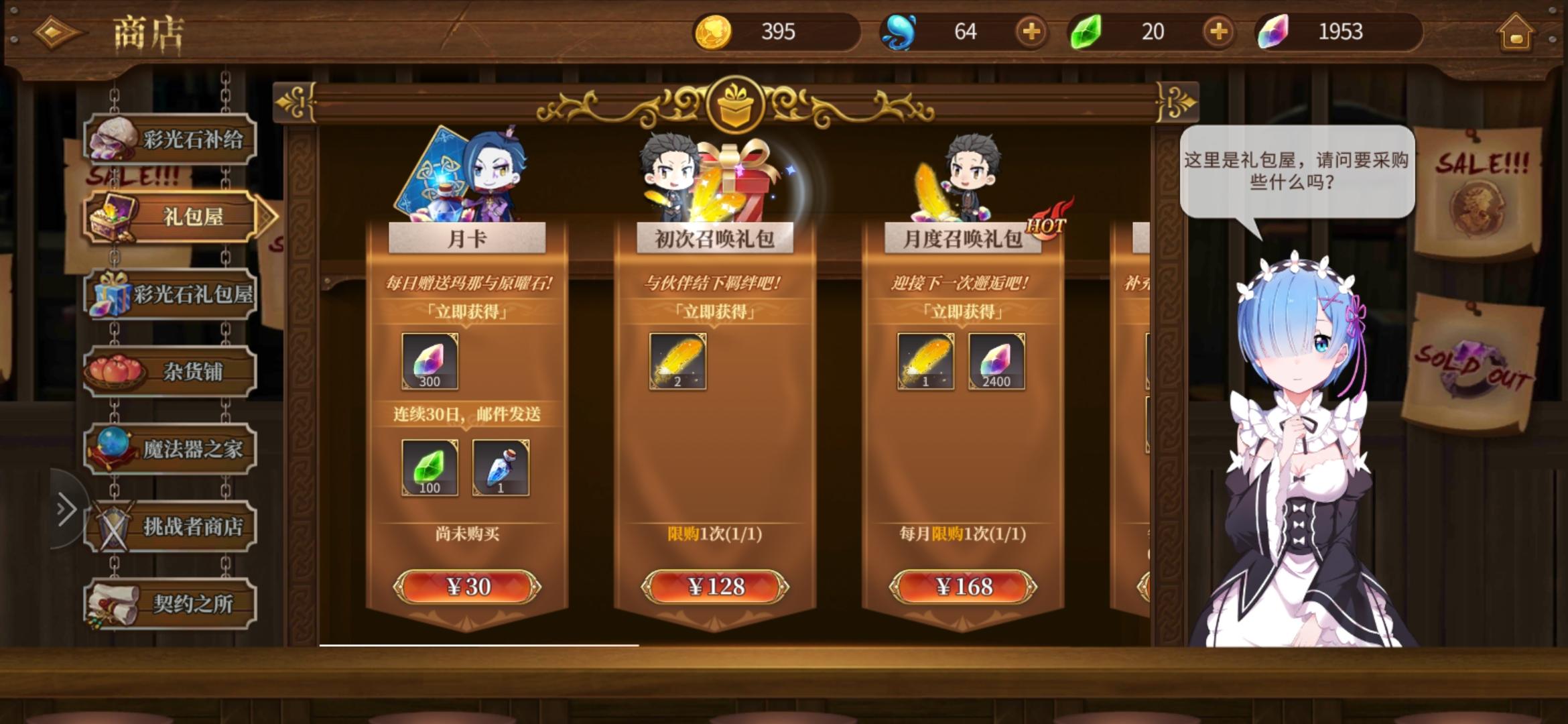
Task: Open the 彩光石礼包屋 gift pack shop
Action: click(x=170, y=294)
